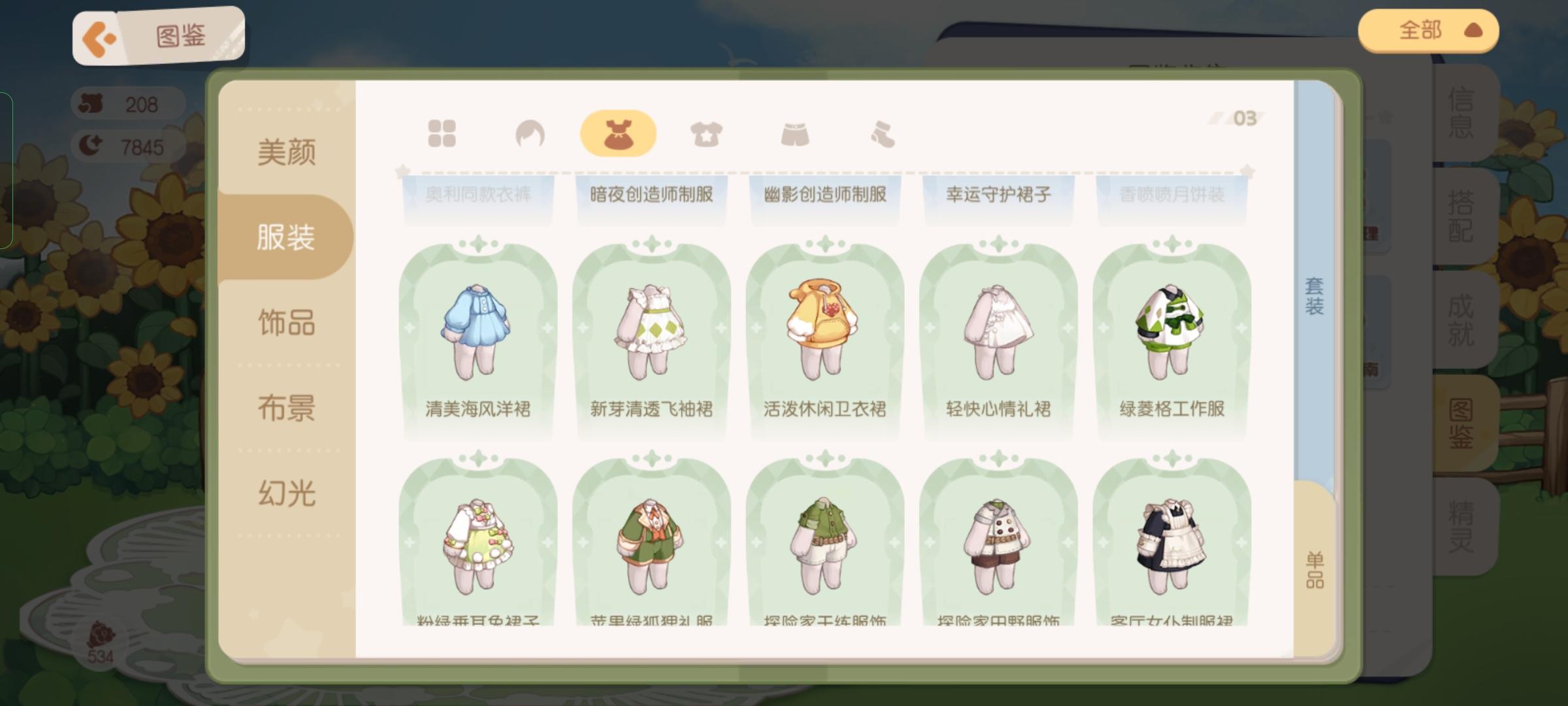Switch to the 饰品 tab
The height and width of the screenshot is (706, 1568).
coord(286,322)
